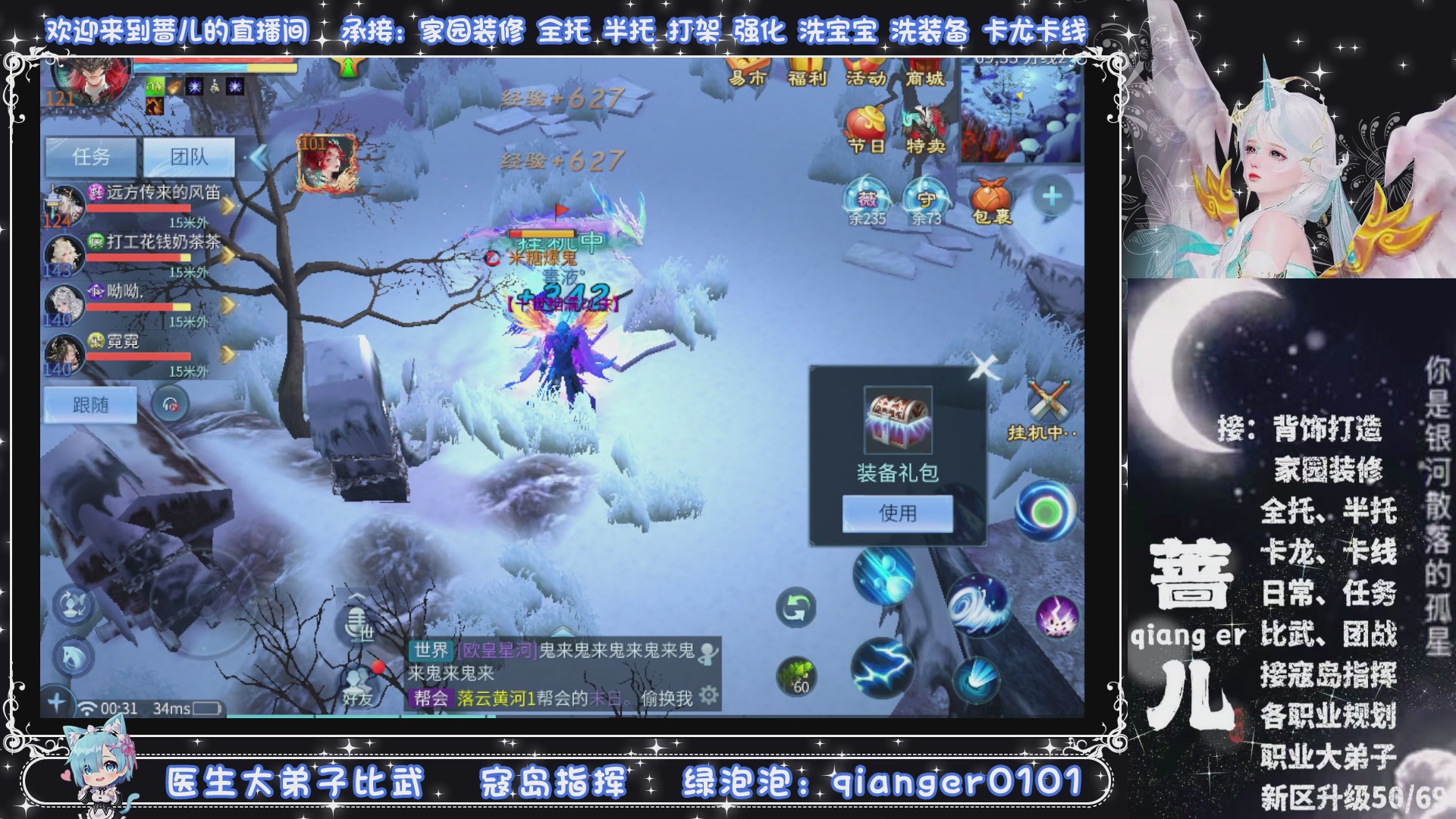Switch to the 团队 (Team) tab
Screen dimensions: 1456x819
click(x=188, y=157)
